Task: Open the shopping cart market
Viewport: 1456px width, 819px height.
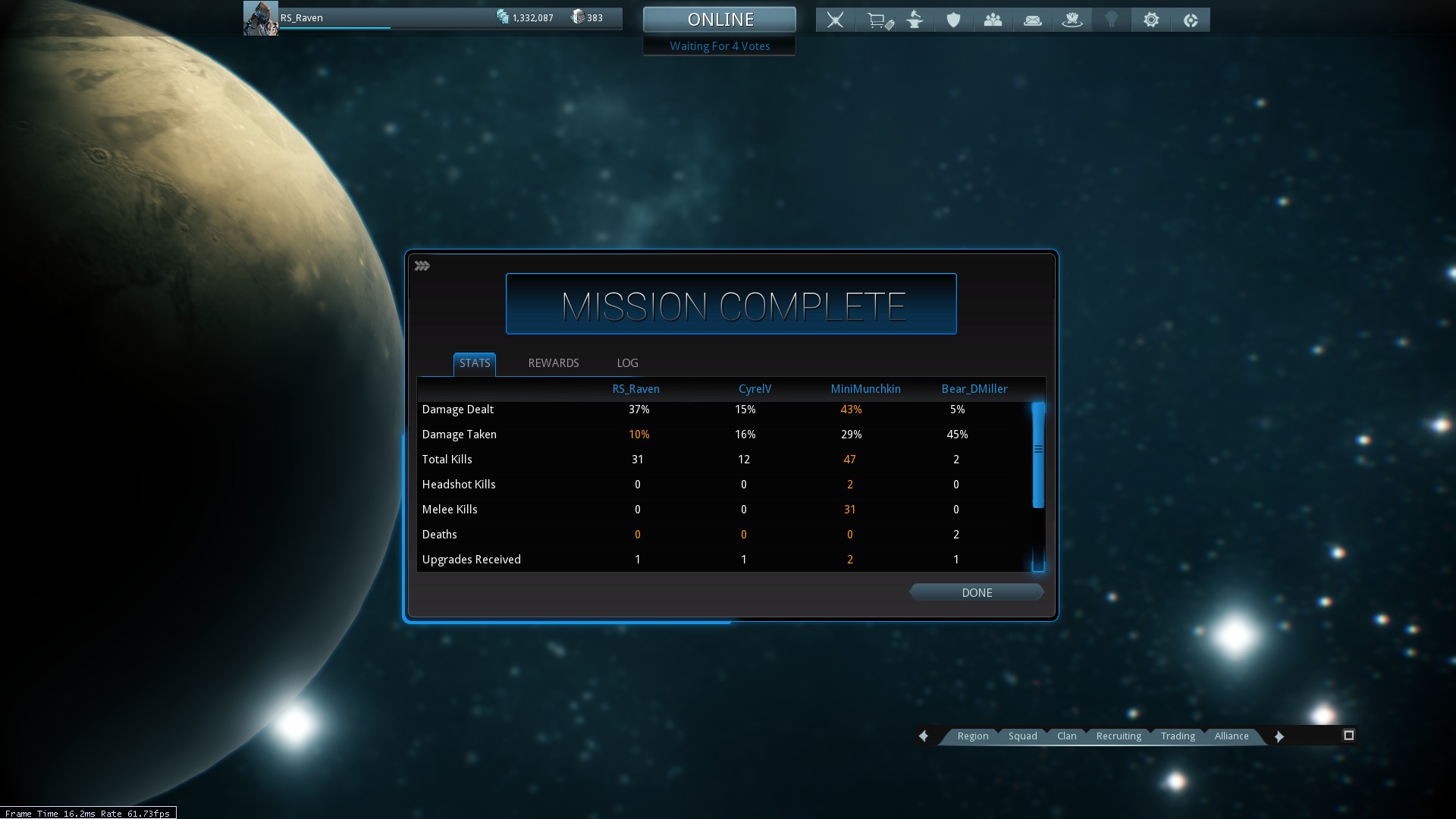Action: (878, 20)
